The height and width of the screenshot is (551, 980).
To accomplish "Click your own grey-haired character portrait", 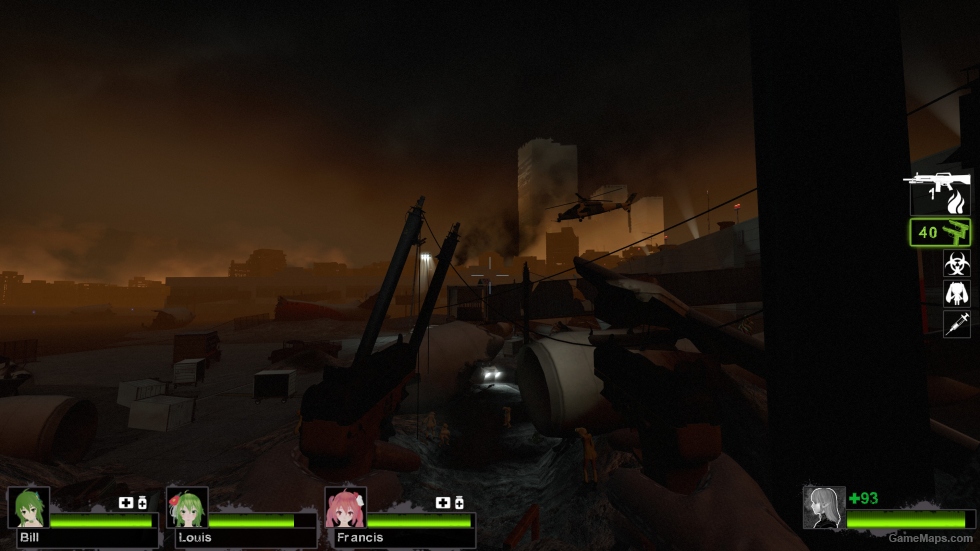I will [x=823, y=507].
